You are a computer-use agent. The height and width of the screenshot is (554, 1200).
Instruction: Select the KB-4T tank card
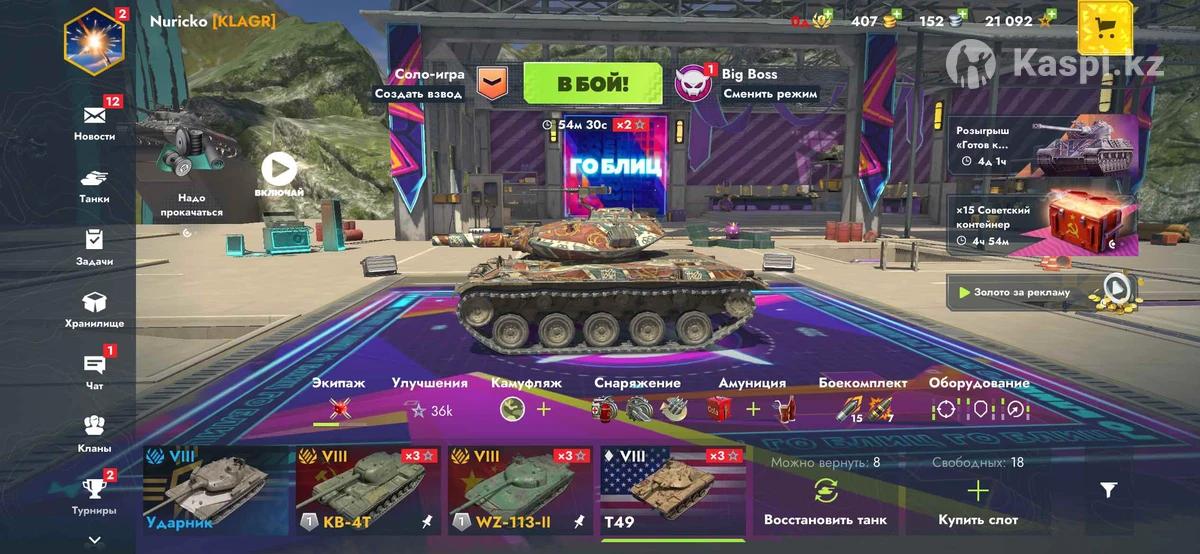[x=368, y=491]
